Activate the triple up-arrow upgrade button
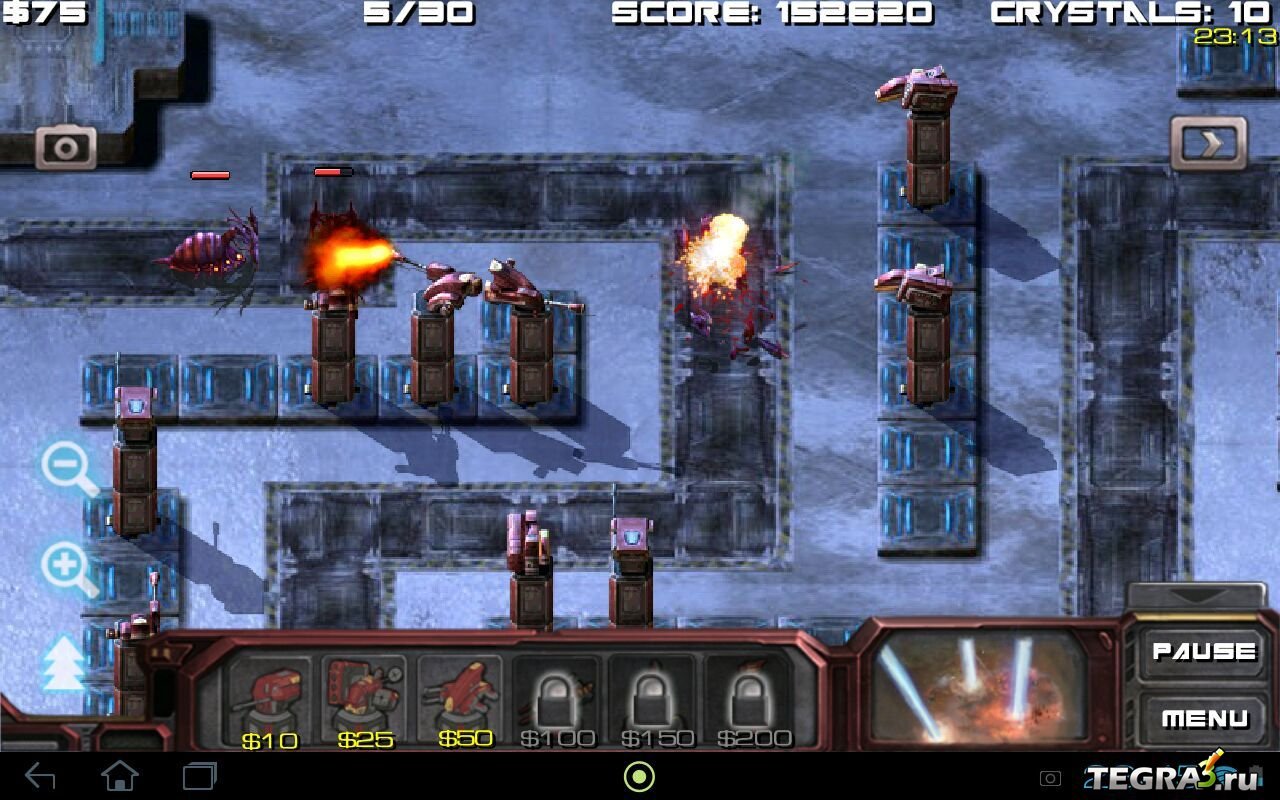 pos(63,664)
